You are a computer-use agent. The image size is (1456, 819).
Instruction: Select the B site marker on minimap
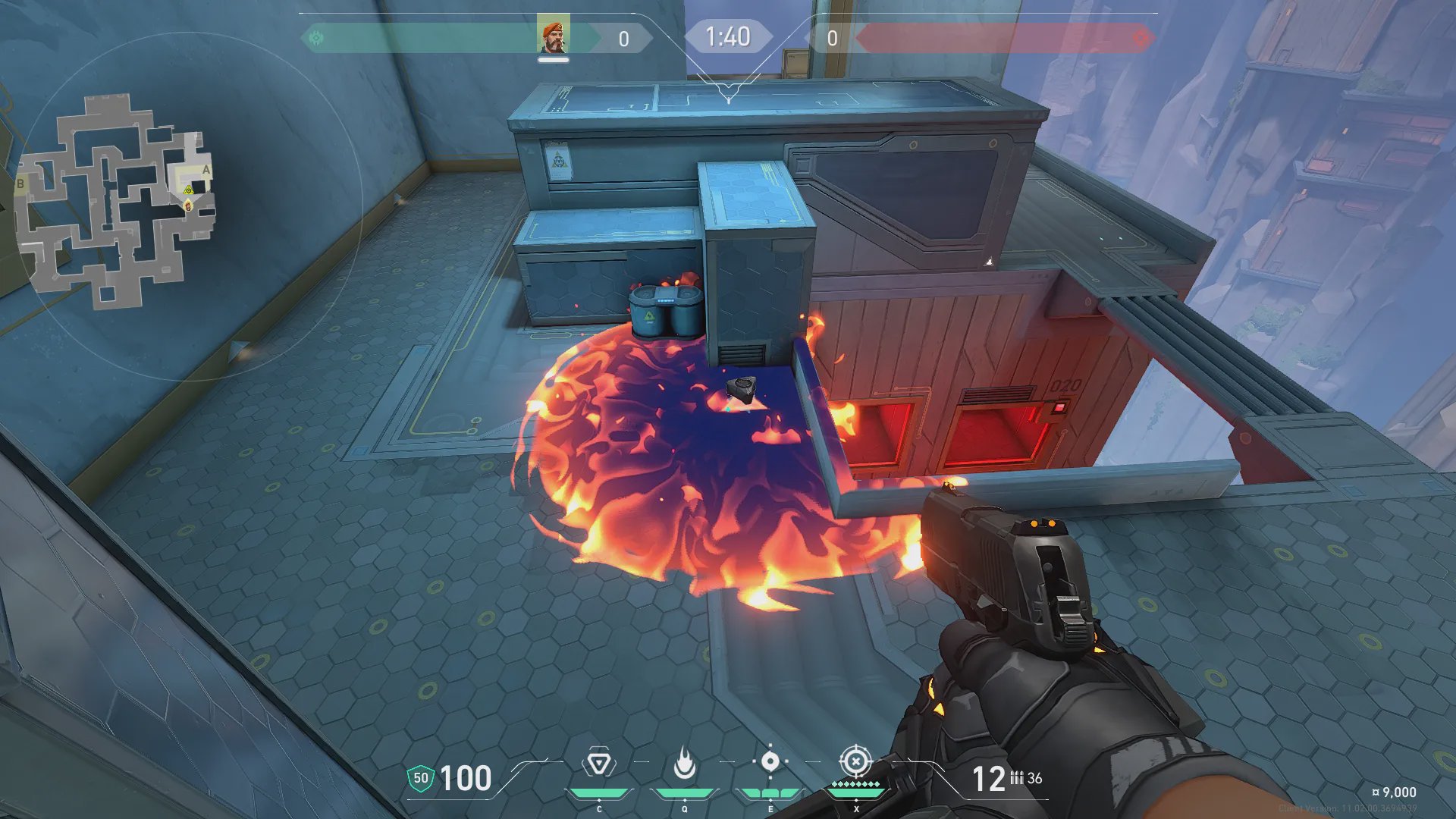[20, 184]
